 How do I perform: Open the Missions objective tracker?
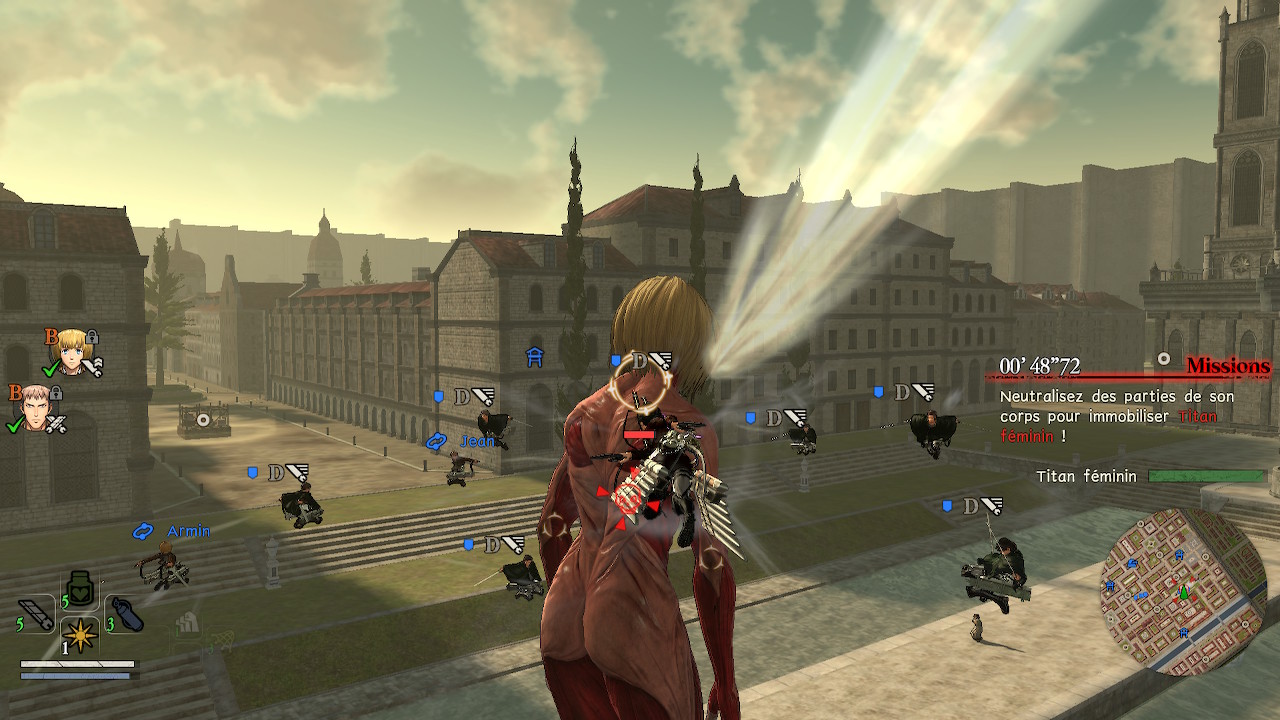coord(1227,367)
